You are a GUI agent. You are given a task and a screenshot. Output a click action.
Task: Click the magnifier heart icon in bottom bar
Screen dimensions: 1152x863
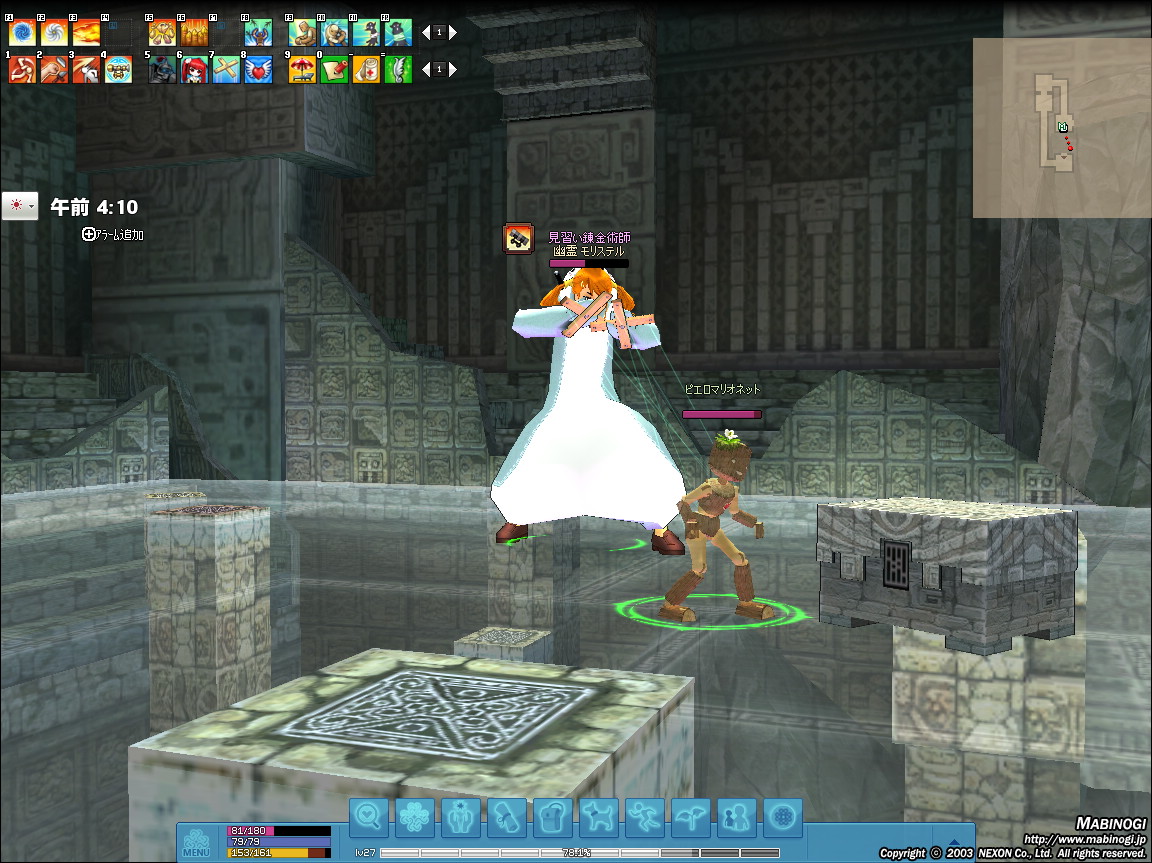point(368,817)
